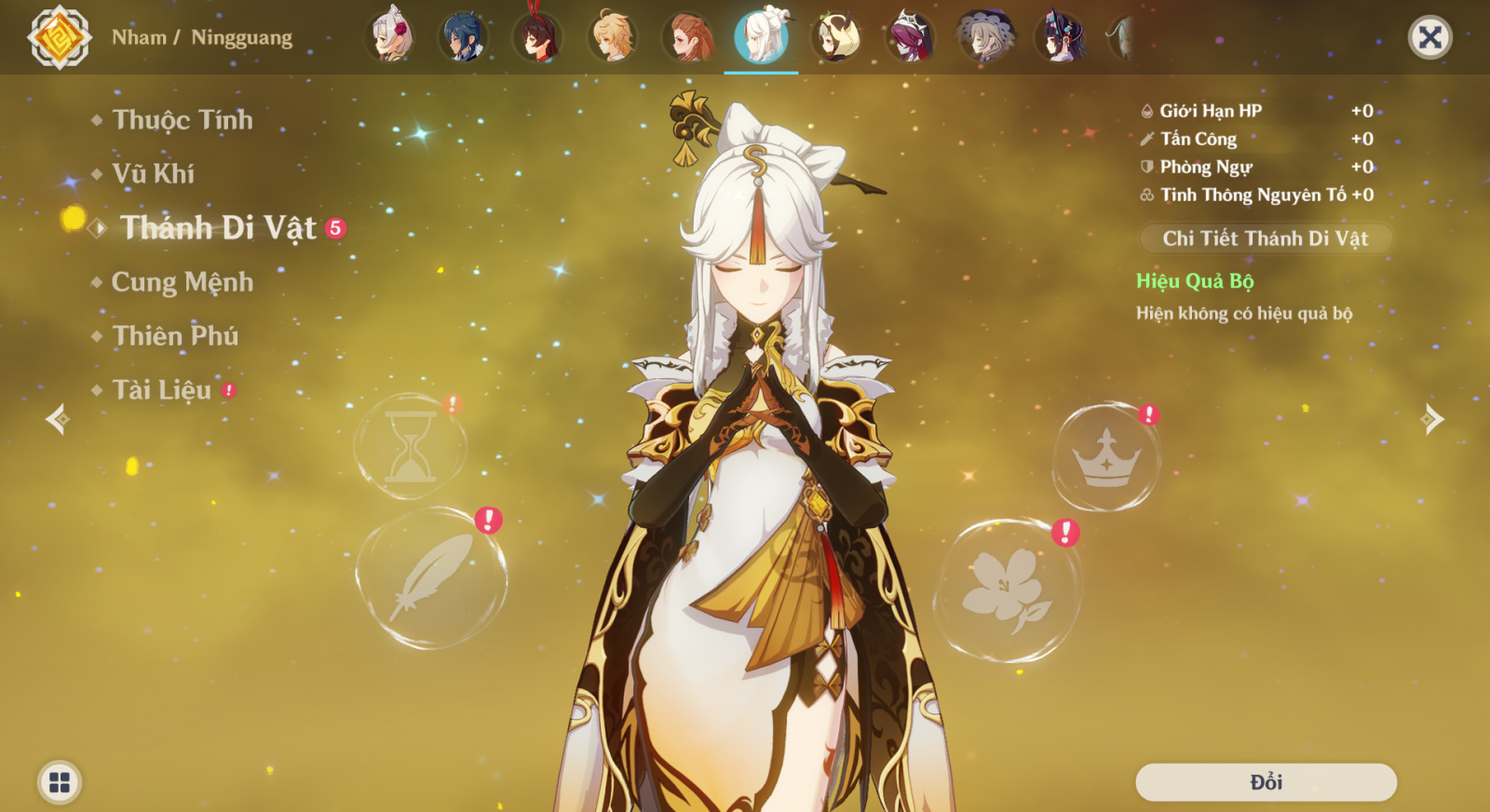
Task: Open the Vũ Khí weapon menu
Action: tap(153, 174)
